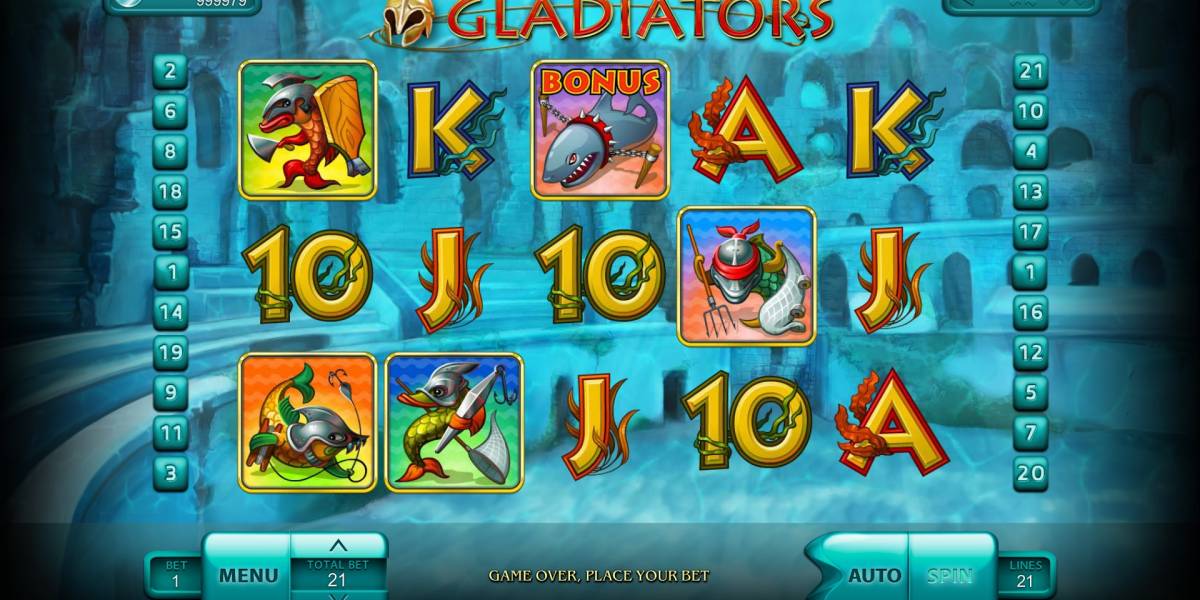Select payline 21 marker
This screenshot has height=600, width=1200.
pos(1030,71)
